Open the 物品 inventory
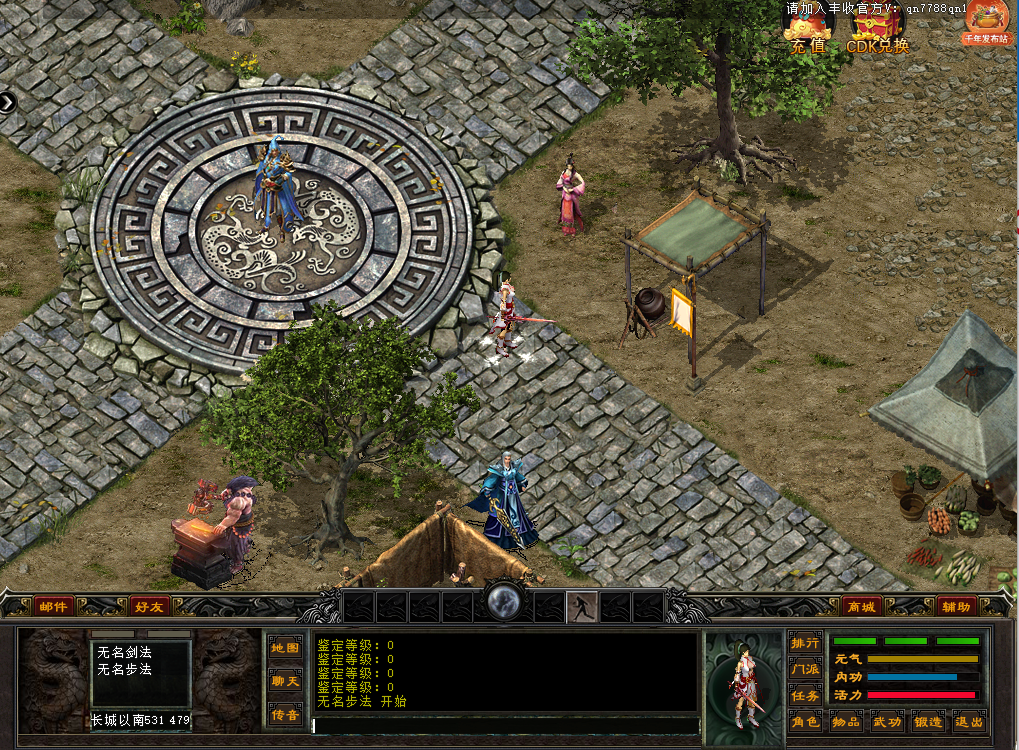 click(x=846, y=721)
